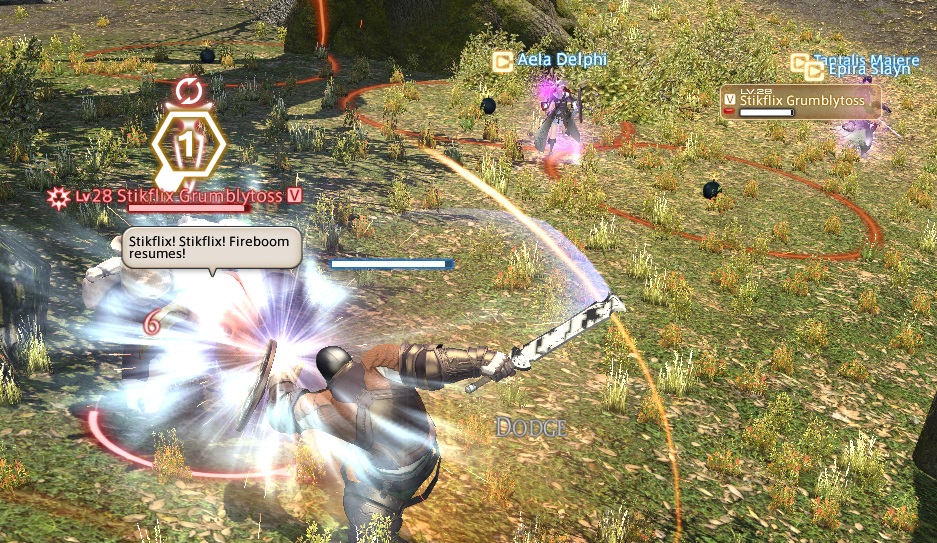Click the boxed Stikflix Grumblytoss LV28 nameplate
Image resolution: width=937 pixels, height=543 pixels.
tap(800, 101)
